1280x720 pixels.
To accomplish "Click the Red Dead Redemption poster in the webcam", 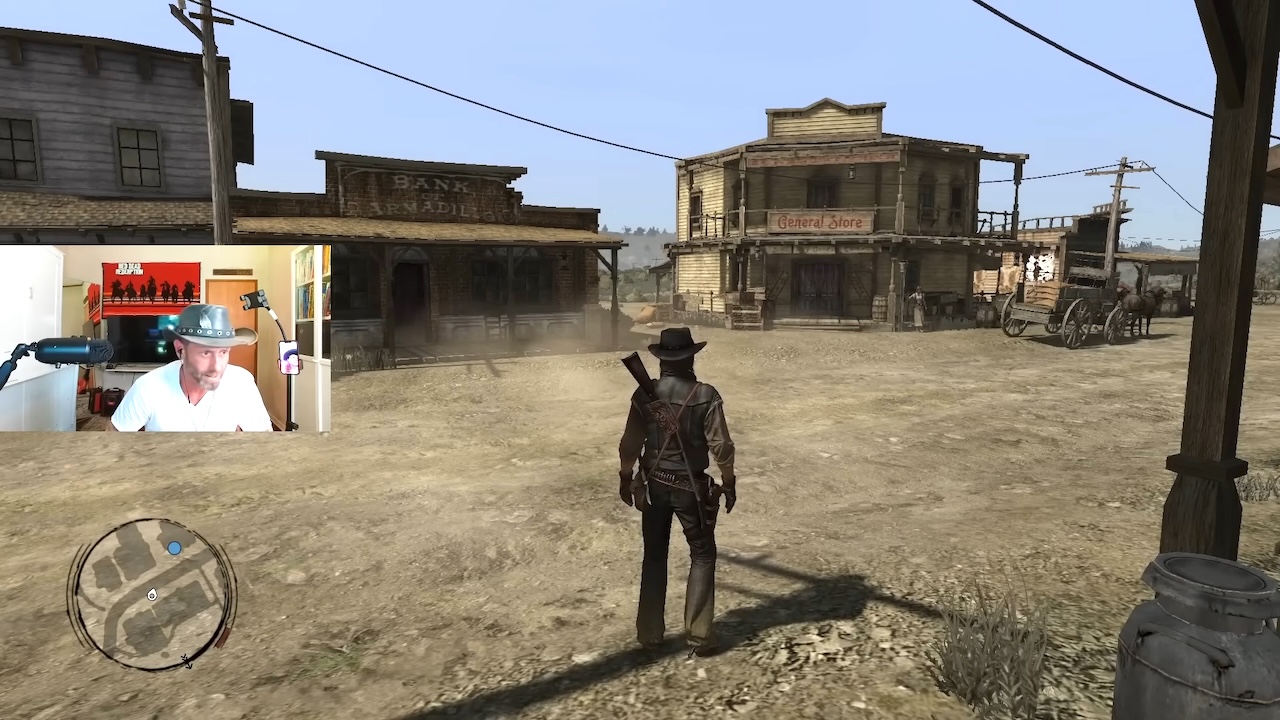I will (x=153, y=287).
